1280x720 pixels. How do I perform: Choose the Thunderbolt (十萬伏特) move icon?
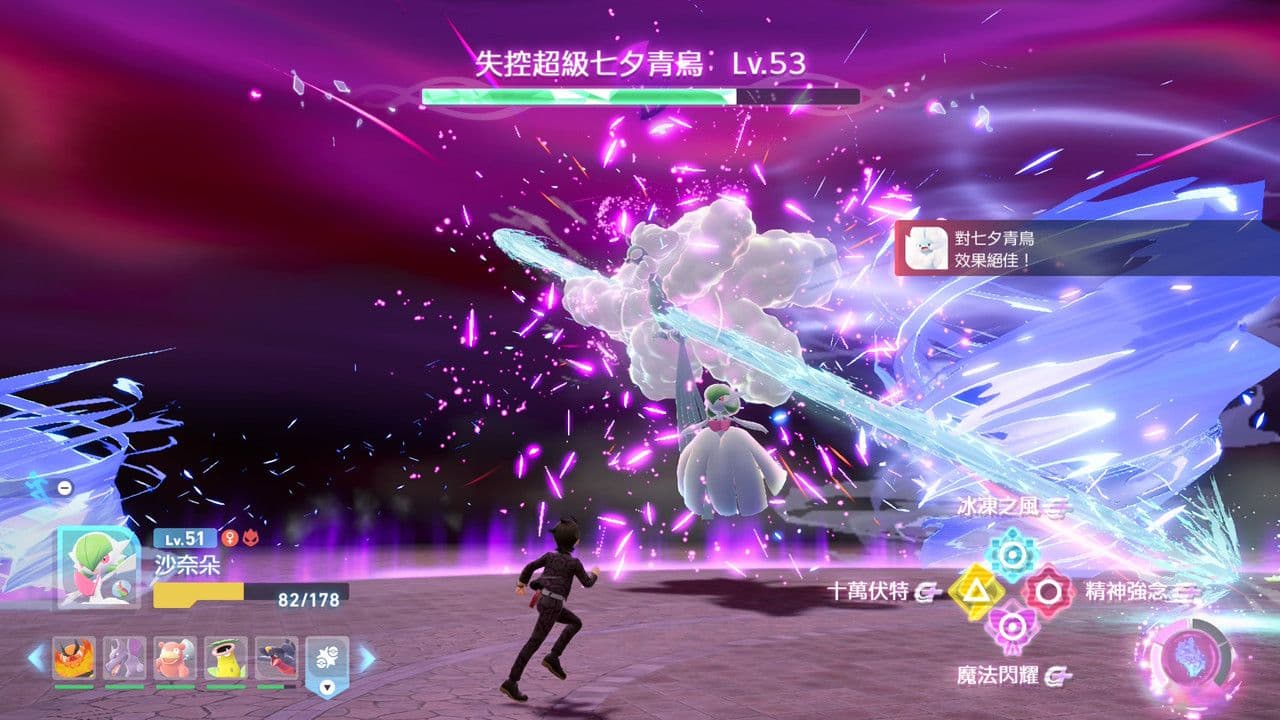[979, 591]
